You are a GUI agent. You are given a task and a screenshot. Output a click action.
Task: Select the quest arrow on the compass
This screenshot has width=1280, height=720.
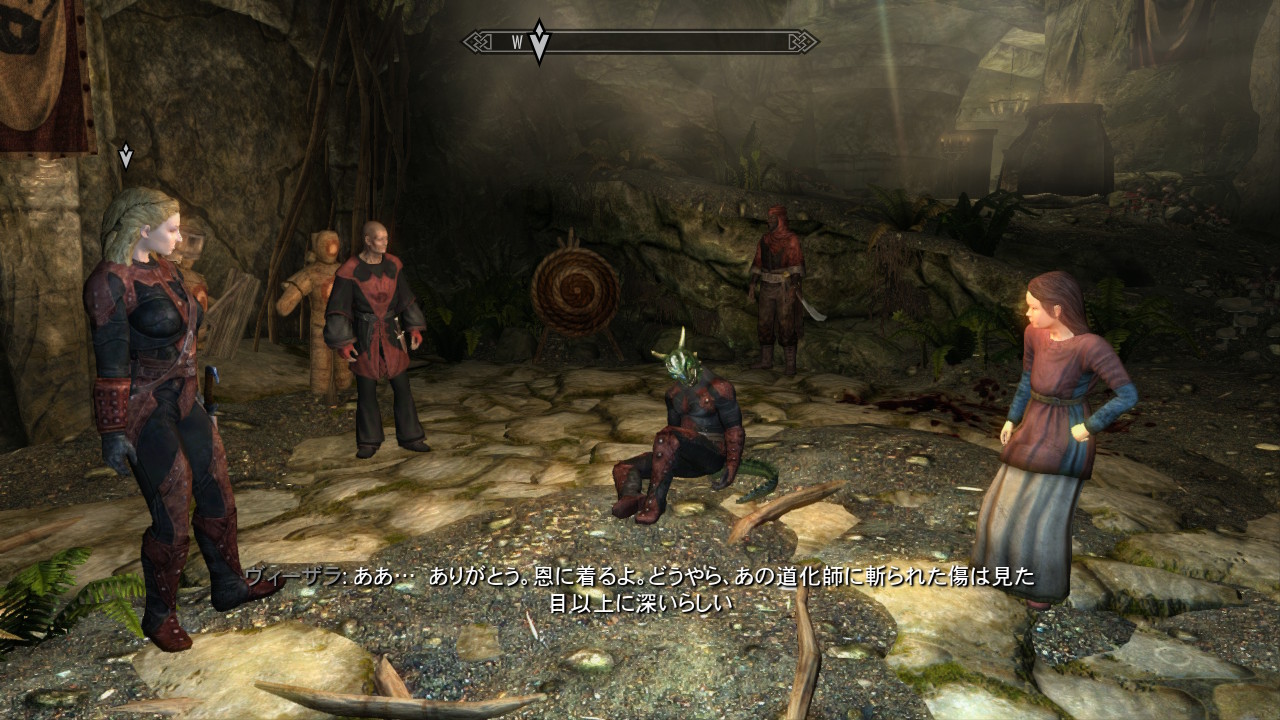539,42
